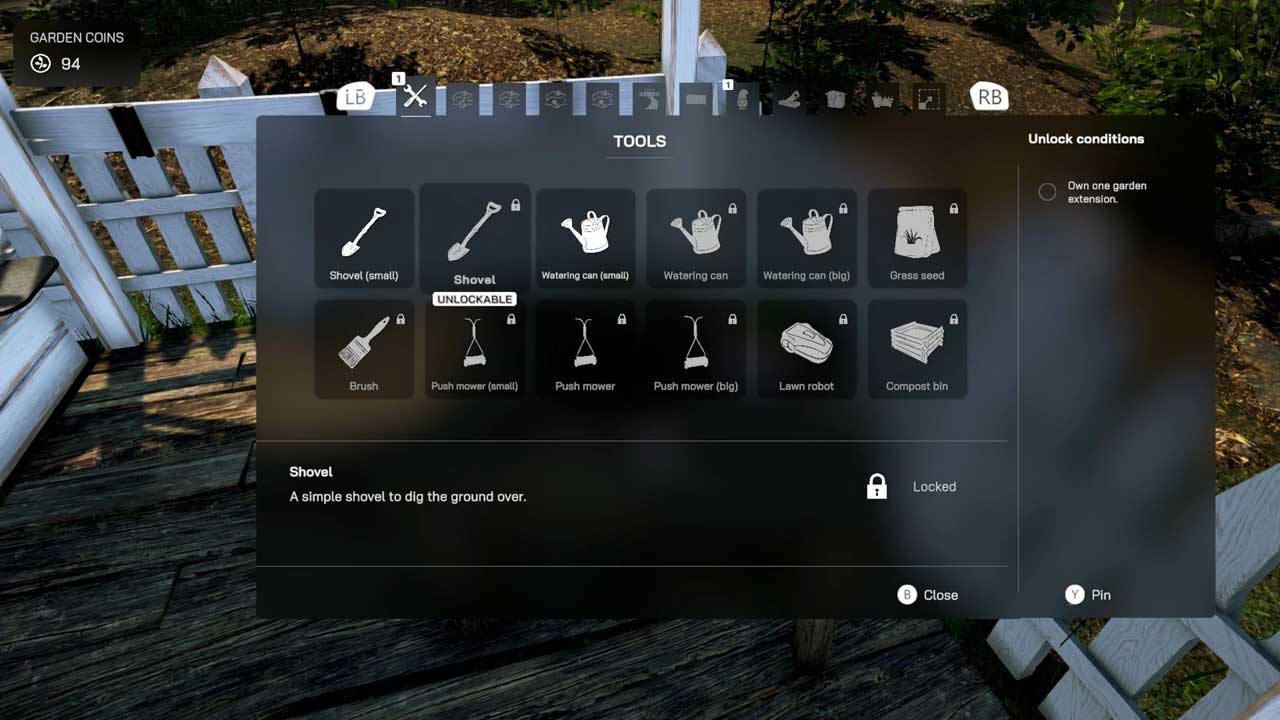Pin the unlock conditions
This screenshot has width=1280, height=720.
click(x=1088, y=595)
